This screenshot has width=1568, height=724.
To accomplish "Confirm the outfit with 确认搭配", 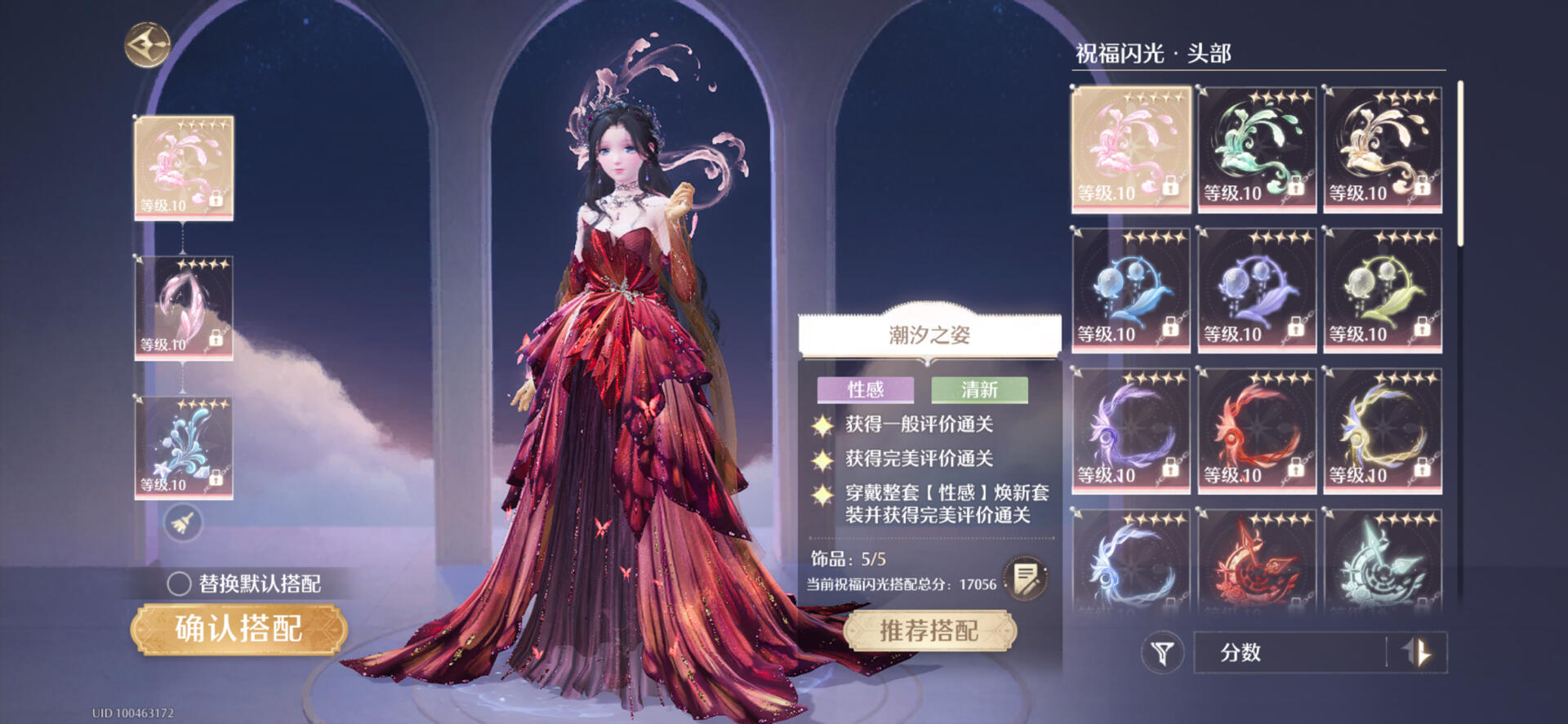I will (x=239, y=629).
